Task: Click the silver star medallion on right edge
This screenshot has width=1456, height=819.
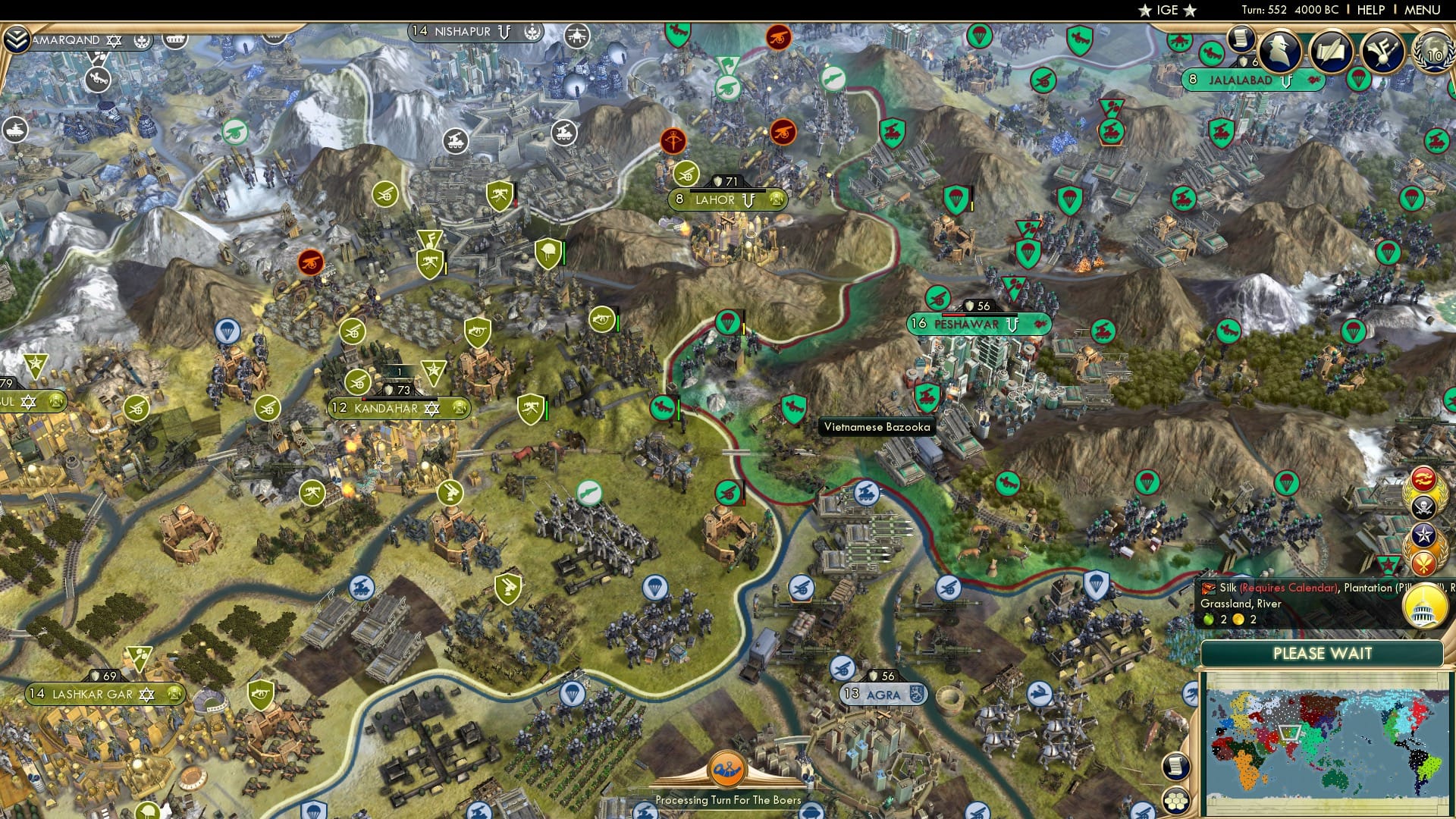Action: pos(1423,533)
